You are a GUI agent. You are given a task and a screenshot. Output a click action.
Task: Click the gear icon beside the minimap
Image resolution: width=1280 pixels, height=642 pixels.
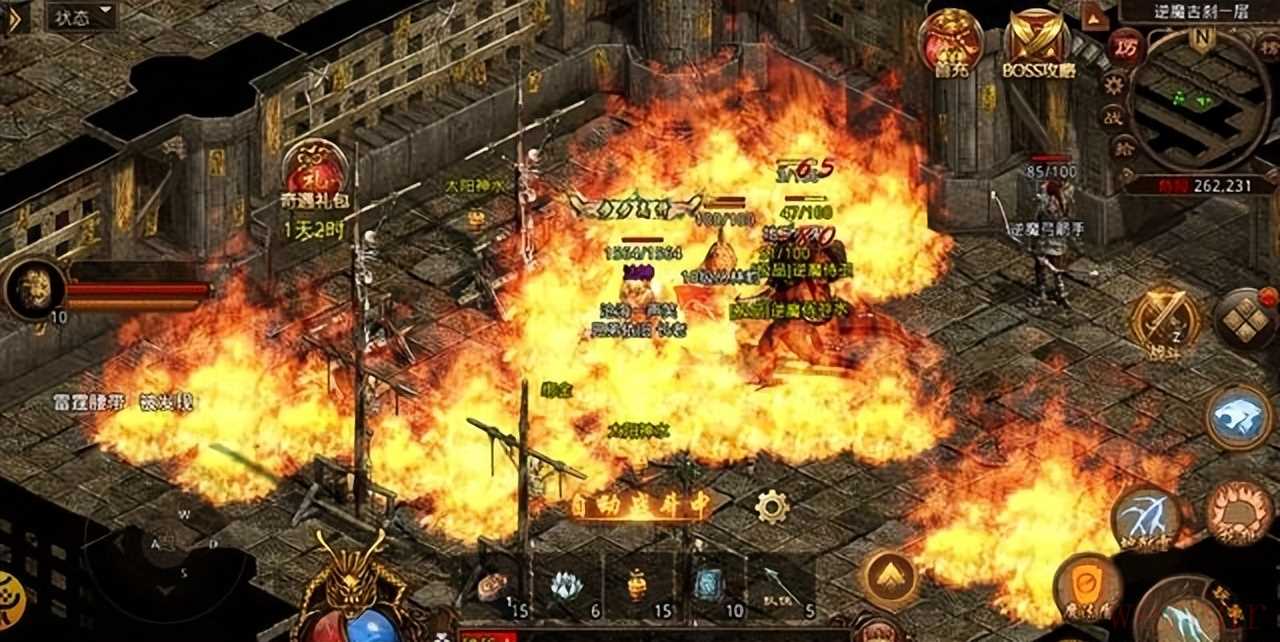click(1114, 84)
